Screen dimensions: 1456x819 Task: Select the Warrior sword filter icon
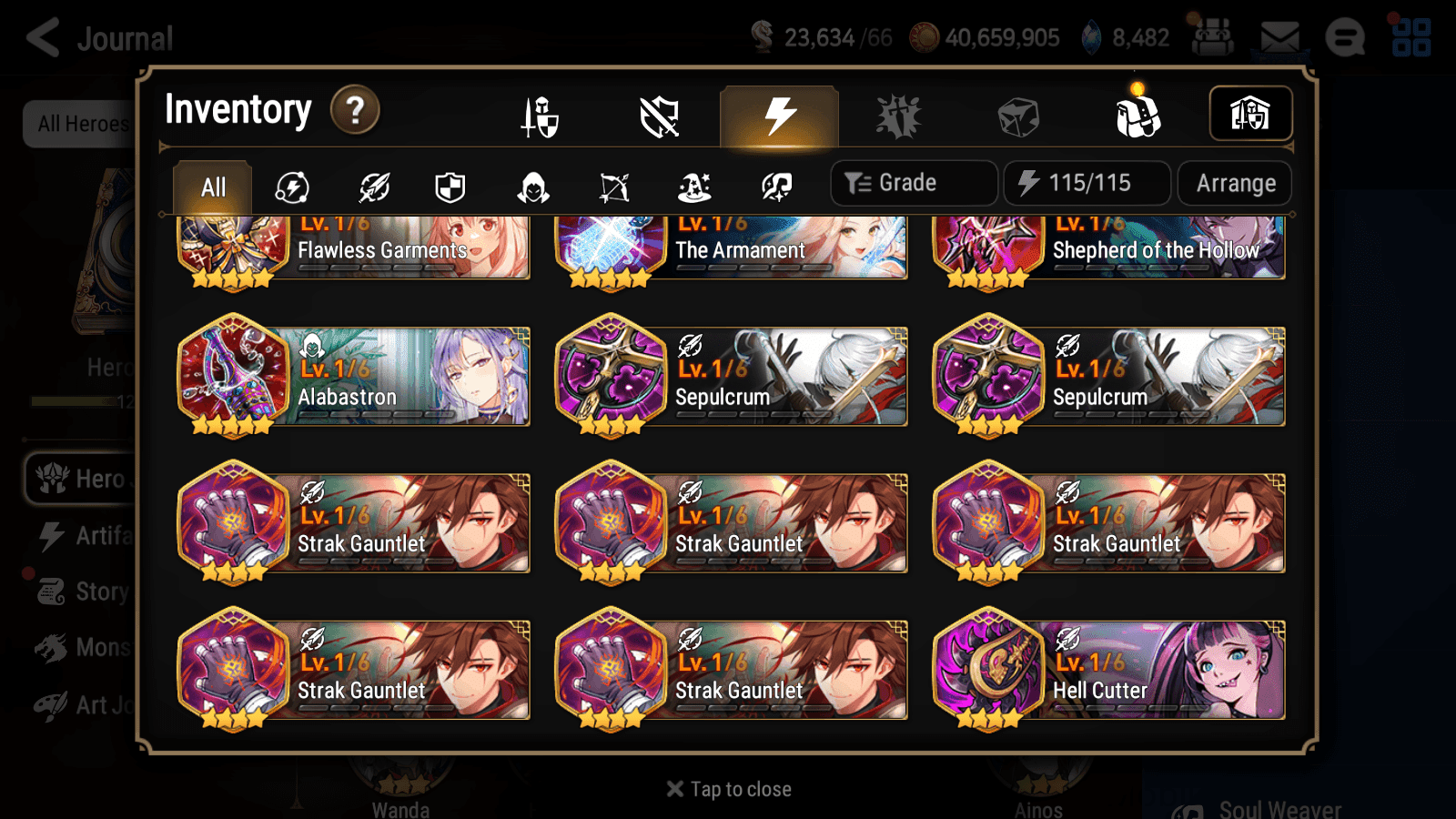pyautogui.click(x=371, y=187)
